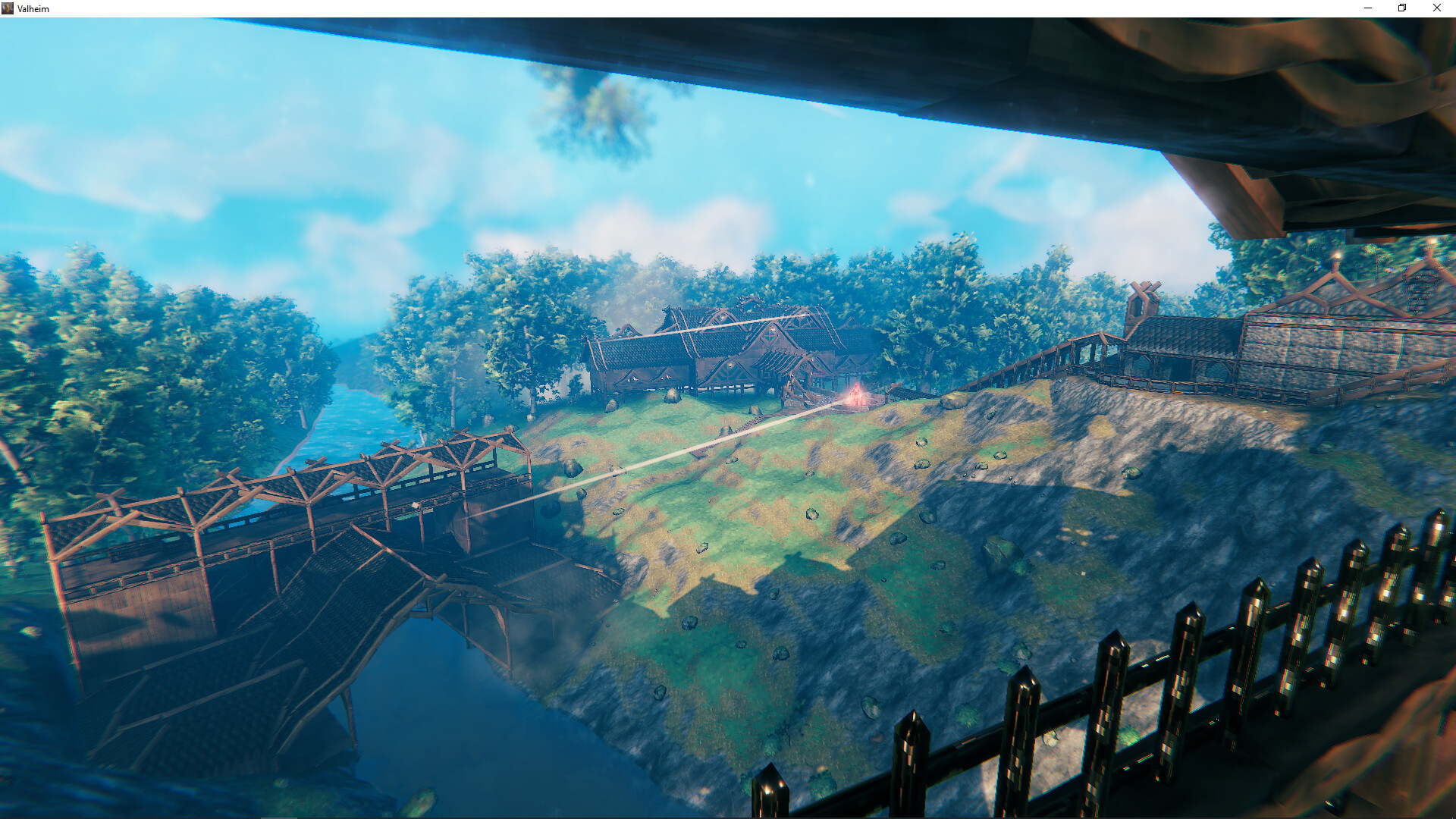Click the Valheim window icon
Image resolution: width=1456 pixels, height=819 pixels.
tap(8, 8)
